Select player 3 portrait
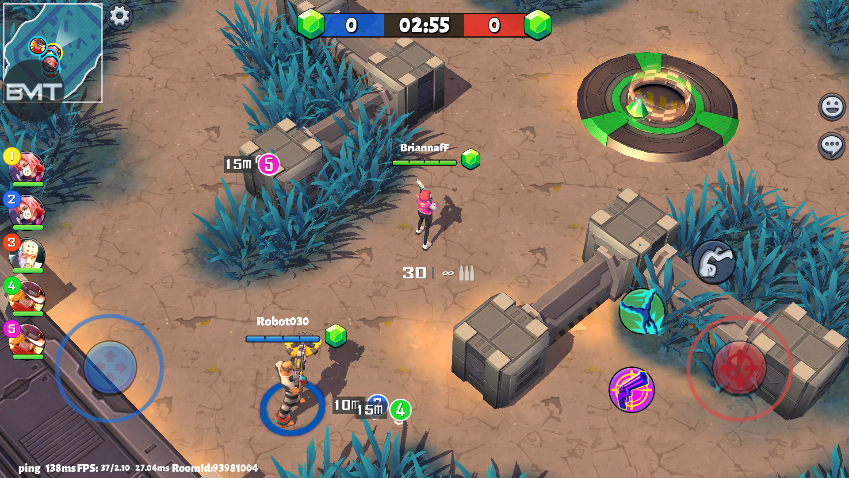Screen dimensions: 849x478 (26, 253)
